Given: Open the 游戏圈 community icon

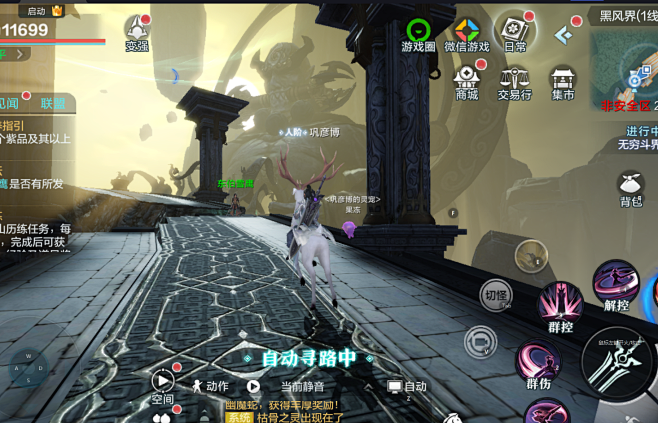Looking at the screenshot, I should (418, 33).
